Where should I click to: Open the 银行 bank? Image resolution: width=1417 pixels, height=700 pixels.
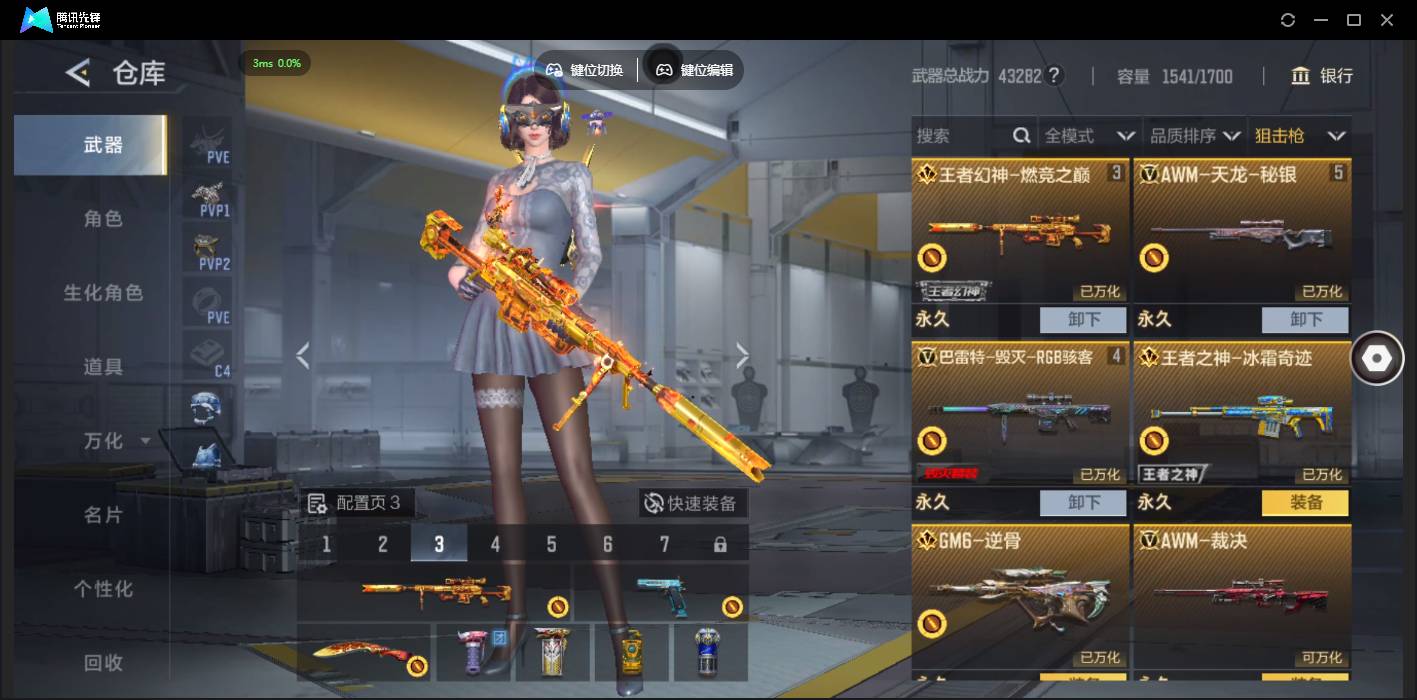(1322, 76)
